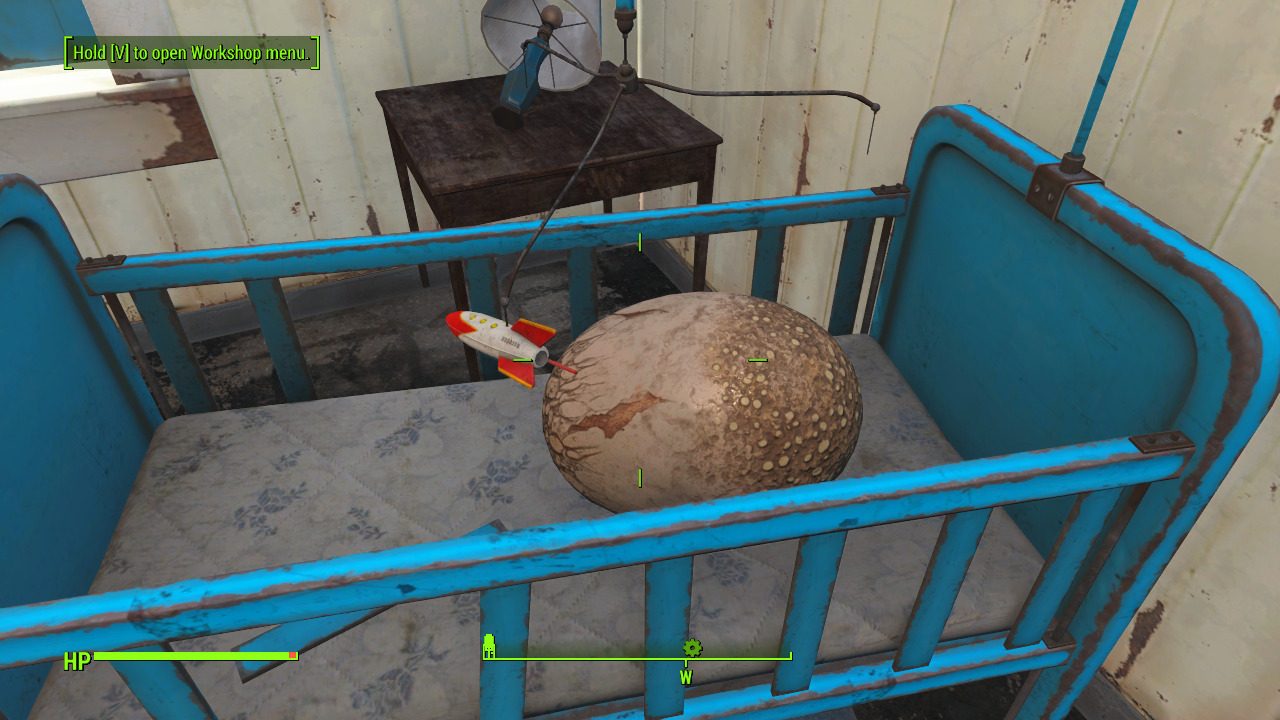This screenshot has height=720, width=1280.
Task: Select the building marker on the compass
Action: [489, 646]
